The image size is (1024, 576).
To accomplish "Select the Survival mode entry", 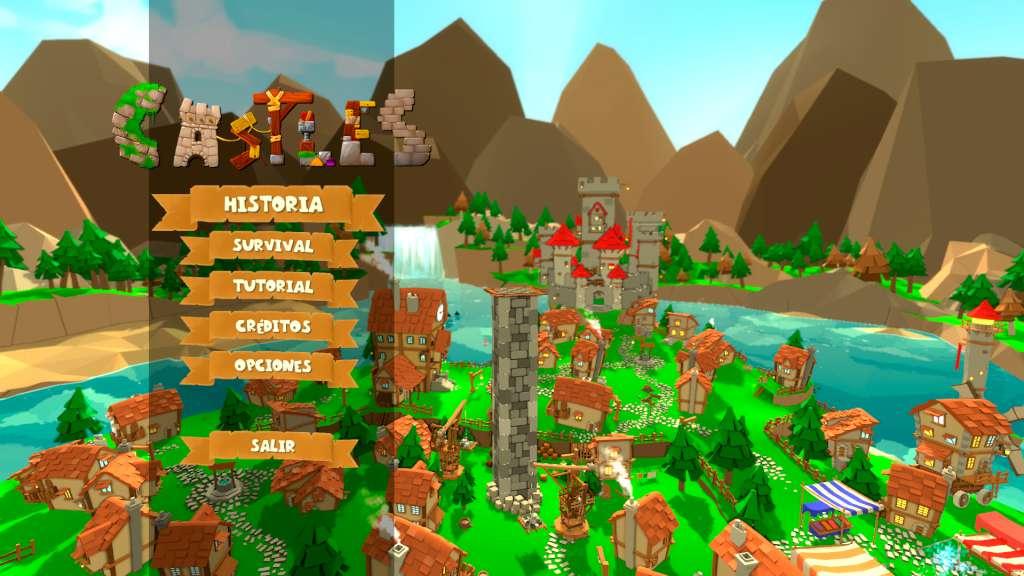I will (272, 245).
